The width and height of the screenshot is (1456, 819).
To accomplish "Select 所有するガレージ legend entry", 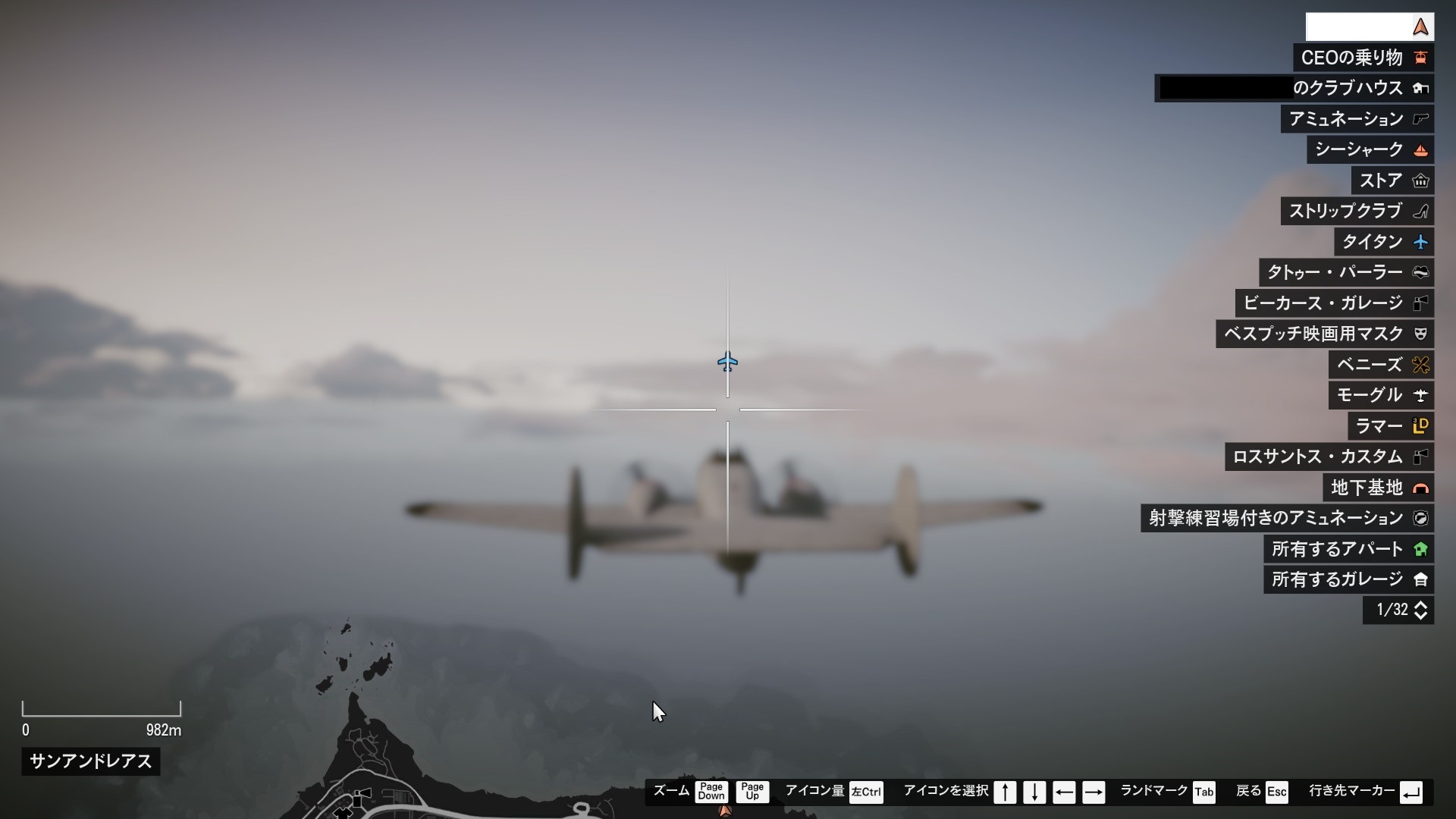I will point(1348,579).
